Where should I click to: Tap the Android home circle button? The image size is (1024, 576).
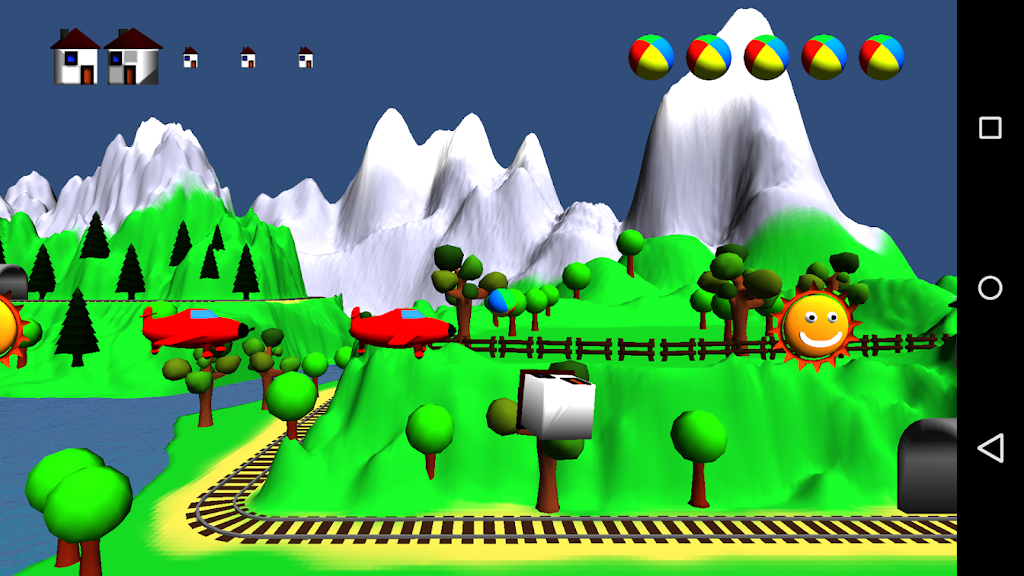click(990, 288)
